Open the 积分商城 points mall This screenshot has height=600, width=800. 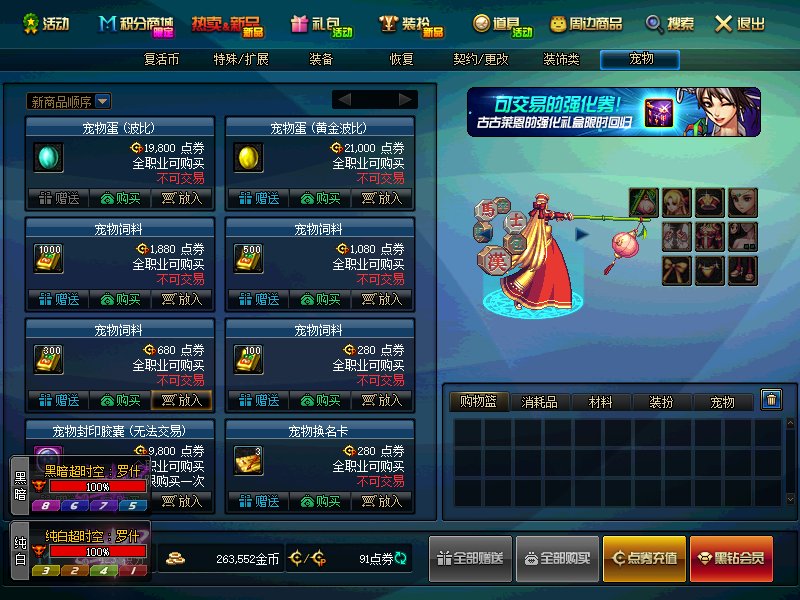point(137,23)
